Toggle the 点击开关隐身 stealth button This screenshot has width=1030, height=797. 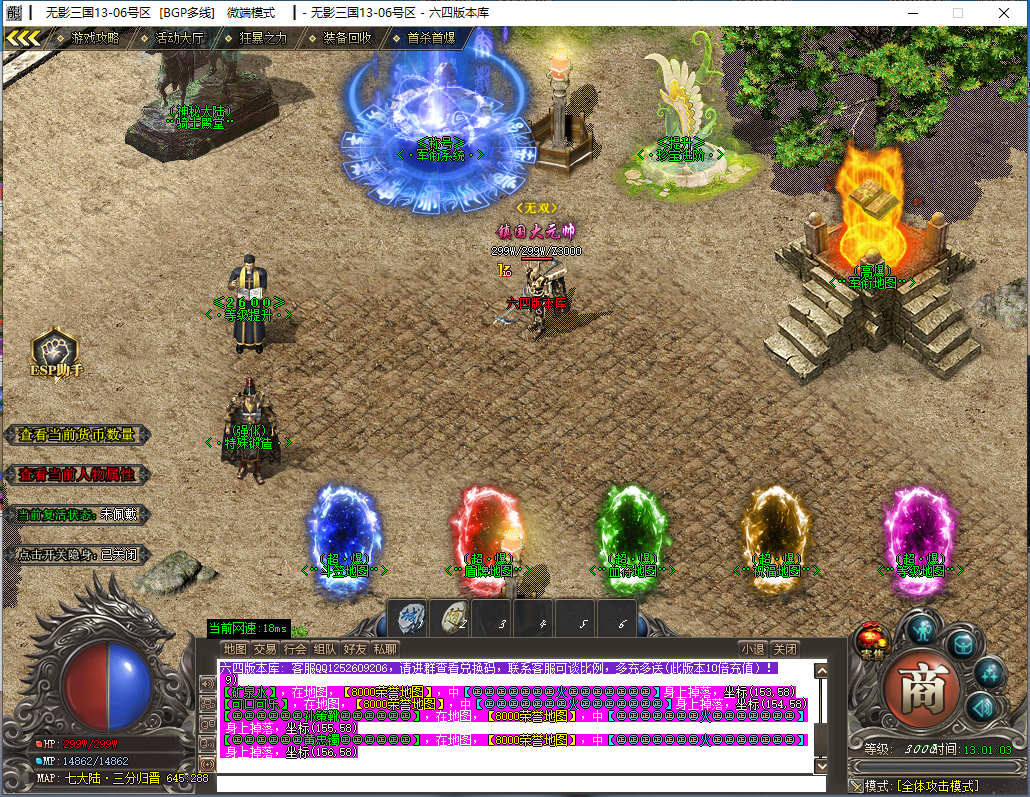tap(77, 554)
